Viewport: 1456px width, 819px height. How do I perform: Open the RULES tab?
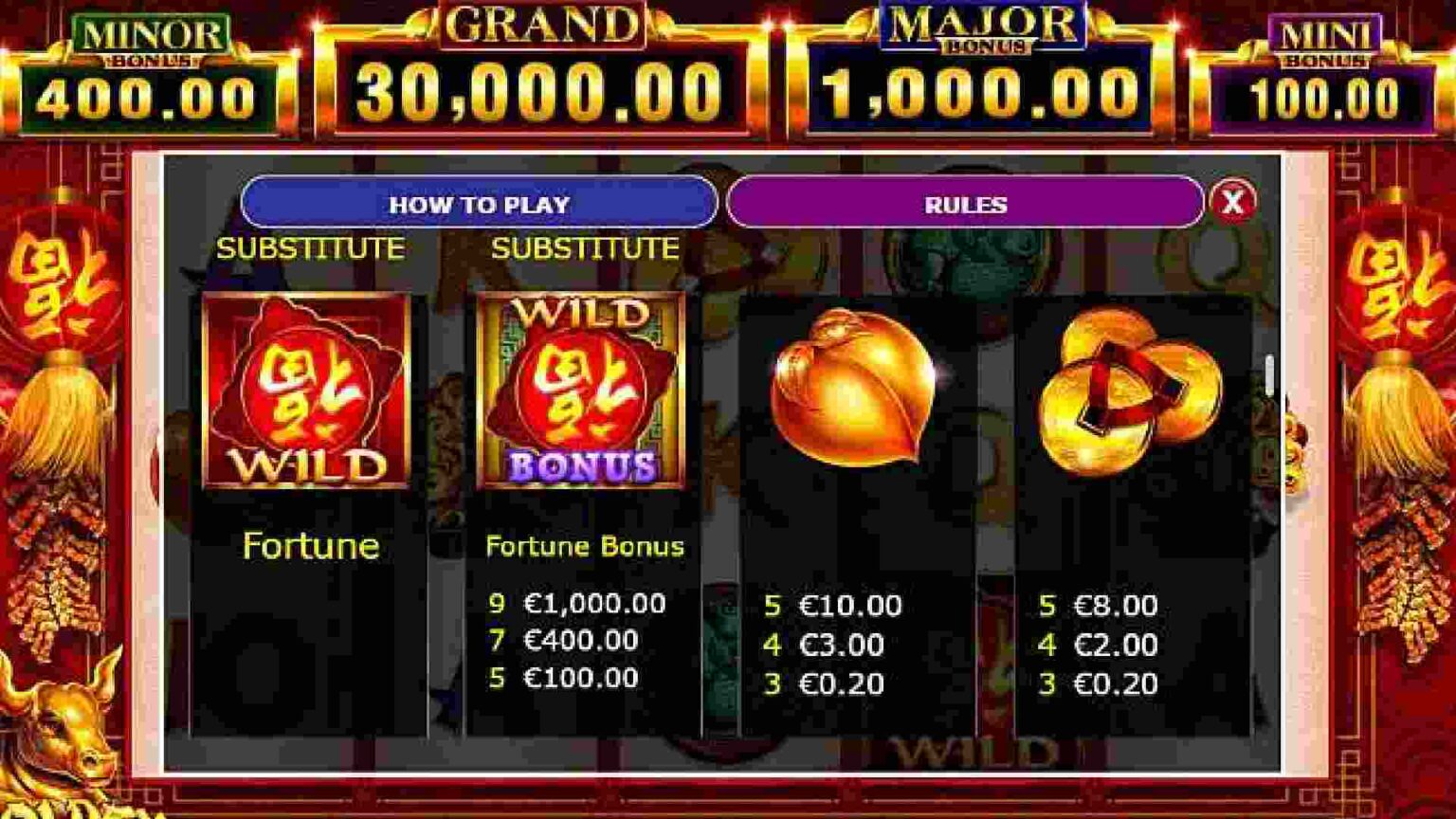click(x=965, y=203)
